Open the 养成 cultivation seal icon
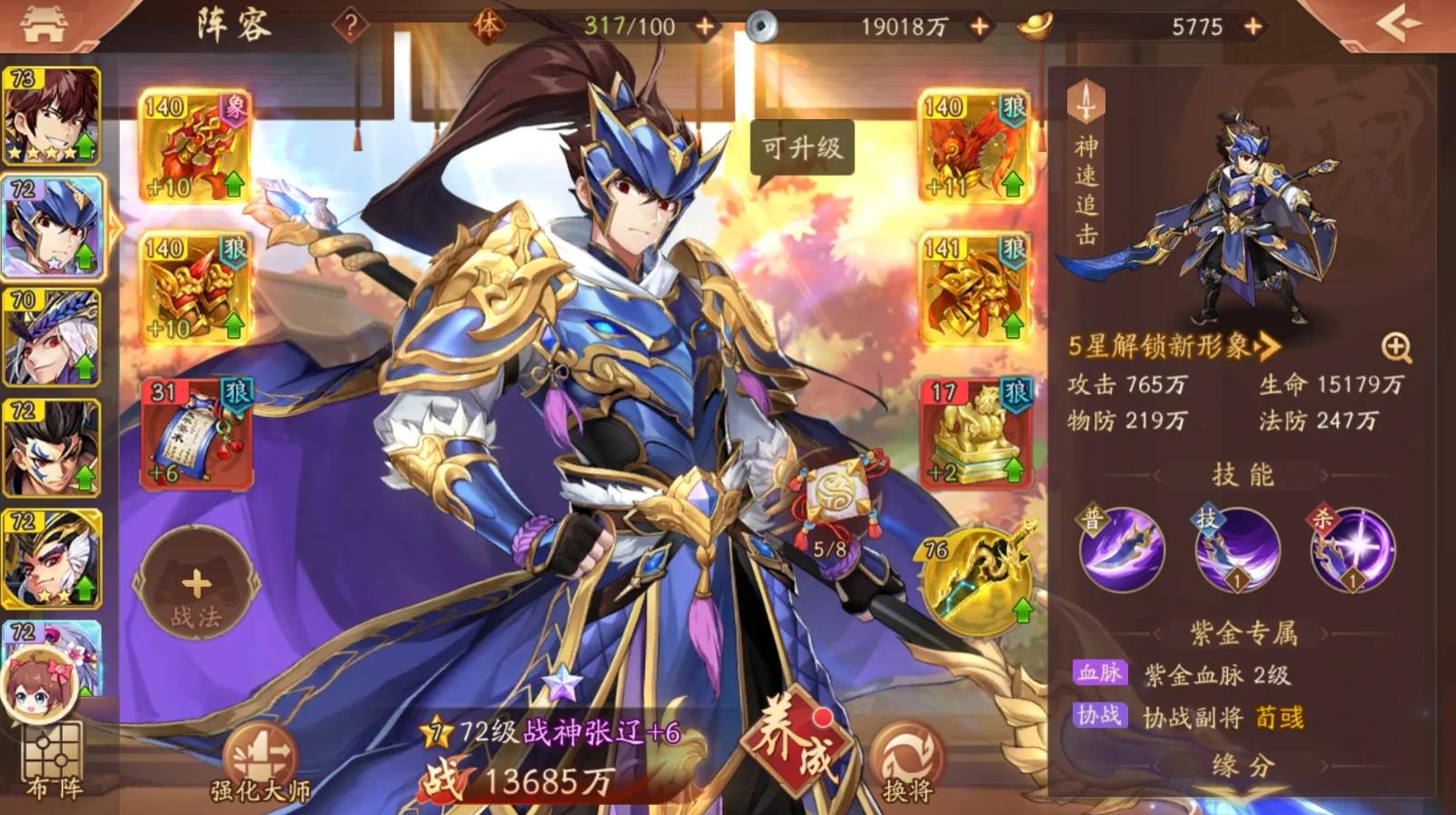The width and height of the screenshot is (1456, 815). [x=797, y=750]
